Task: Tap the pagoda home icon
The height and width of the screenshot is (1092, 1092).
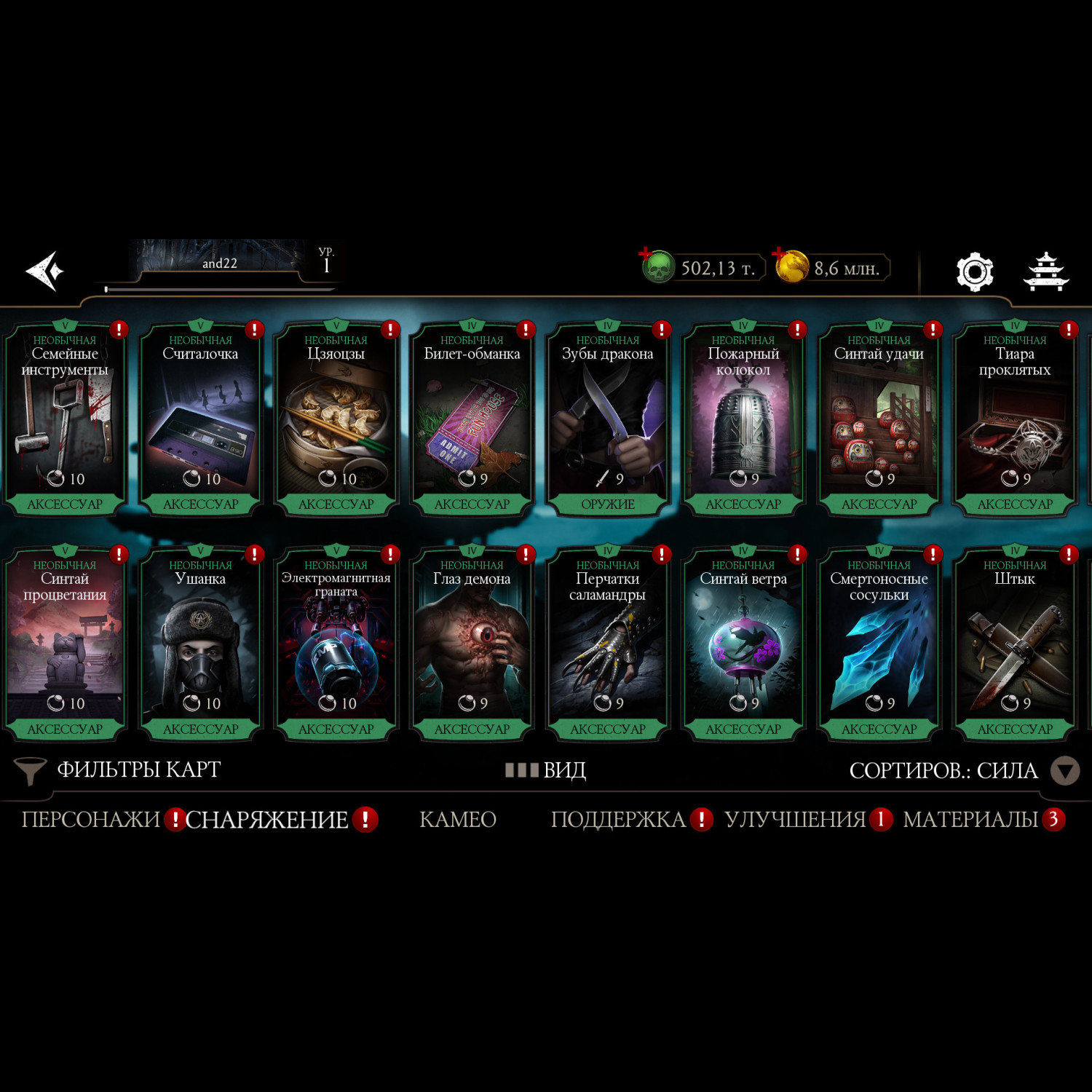Action: (1046, 272)
